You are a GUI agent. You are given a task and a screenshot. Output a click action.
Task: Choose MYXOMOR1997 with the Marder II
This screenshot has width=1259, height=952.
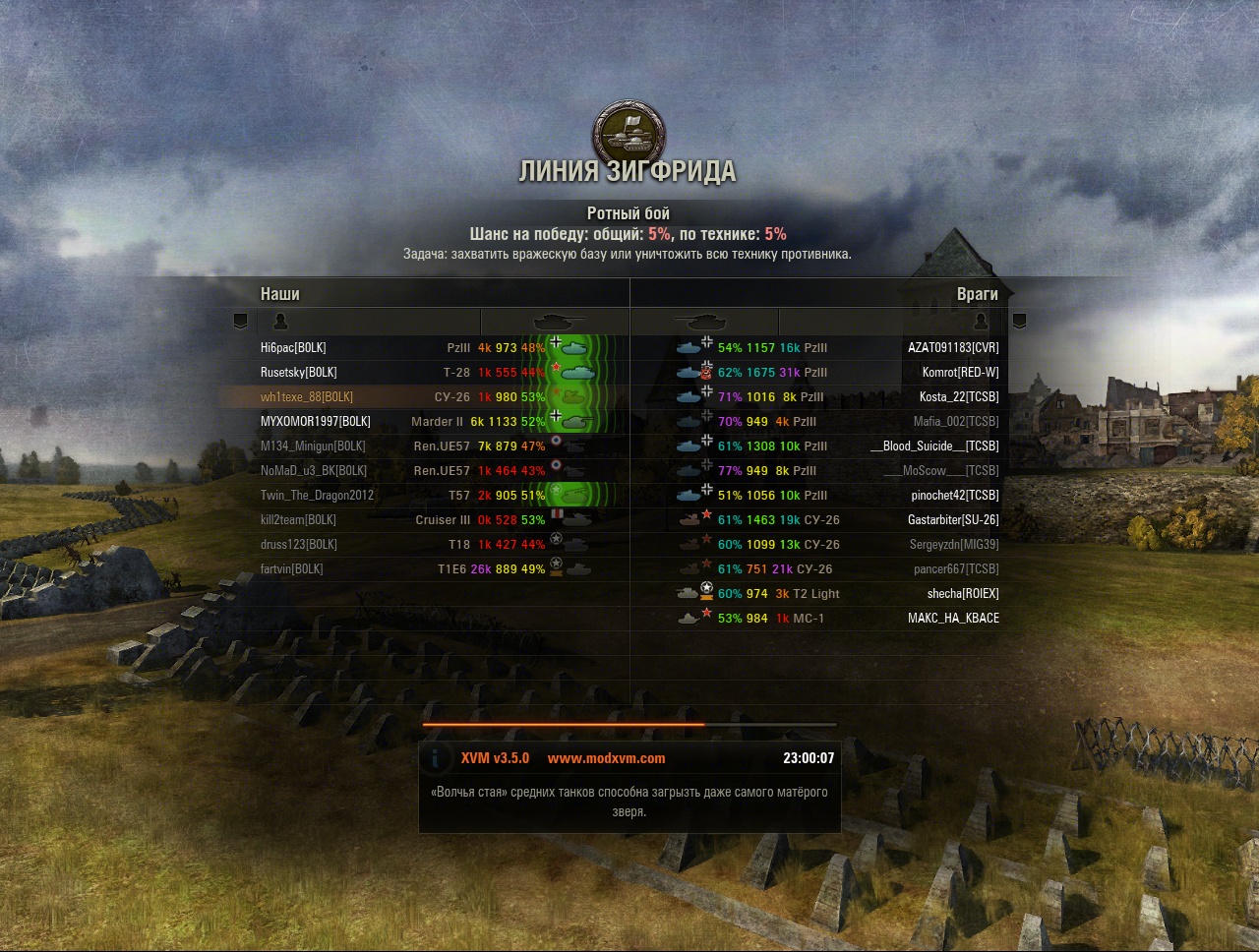(315, 422)
